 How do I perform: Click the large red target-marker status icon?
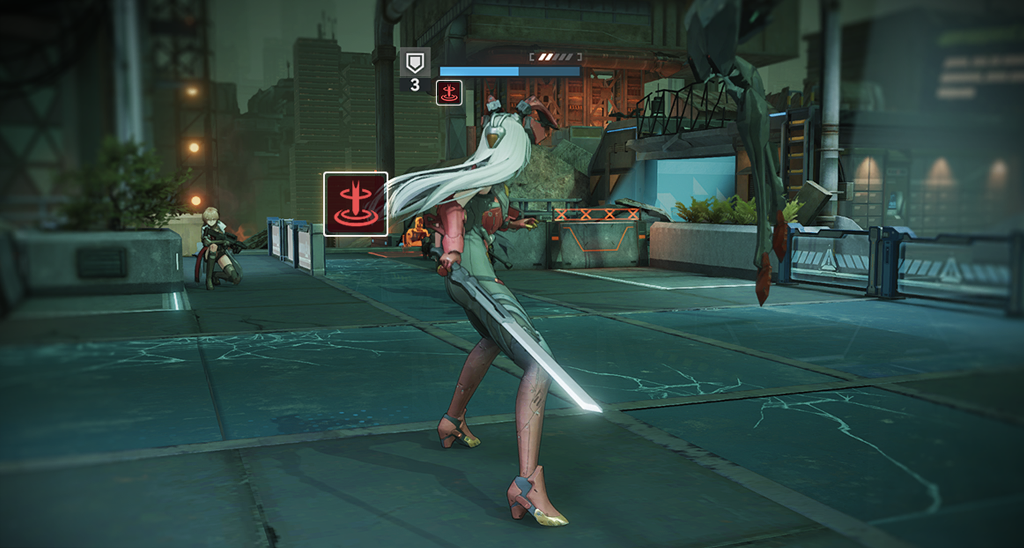click(355, 204)
